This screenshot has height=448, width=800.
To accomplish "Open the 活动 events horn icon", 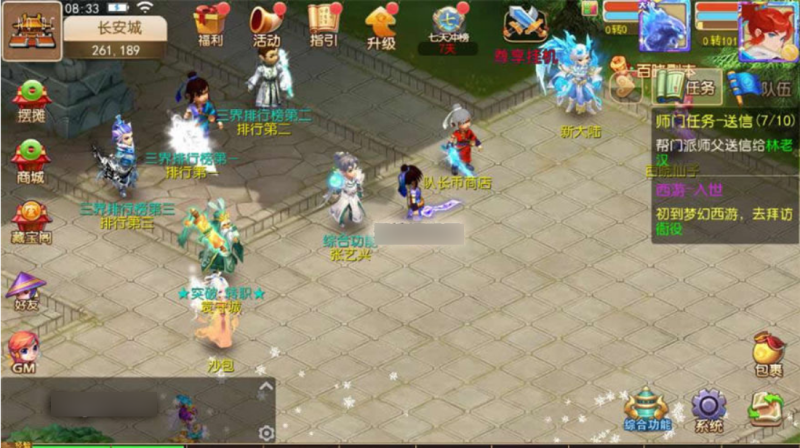I will click(266, 24).
